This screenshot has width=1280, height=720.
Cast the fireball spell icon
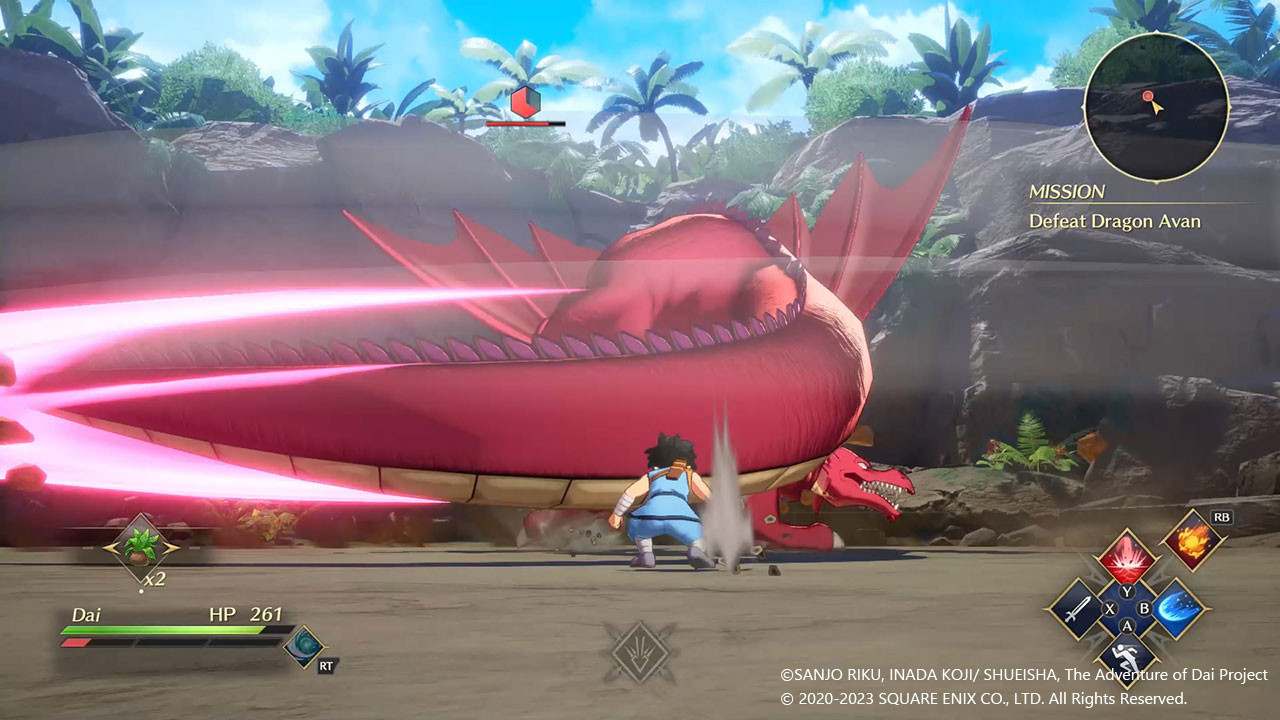1195,541
